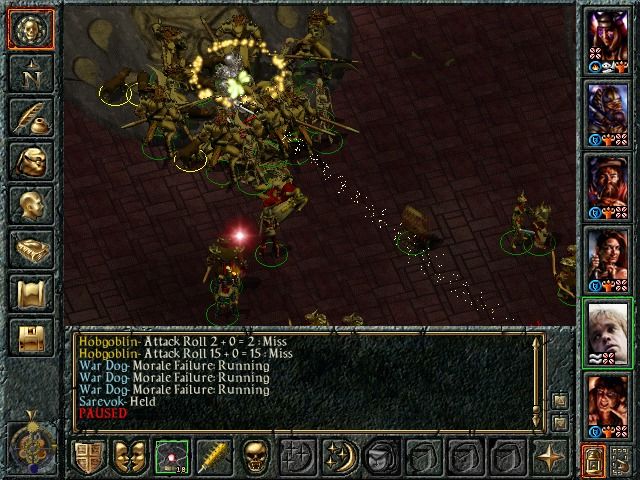The width and height of the screenshot is (640, 480).
Task: Select the golden arrow ammo slot
Action: [211, 457]
